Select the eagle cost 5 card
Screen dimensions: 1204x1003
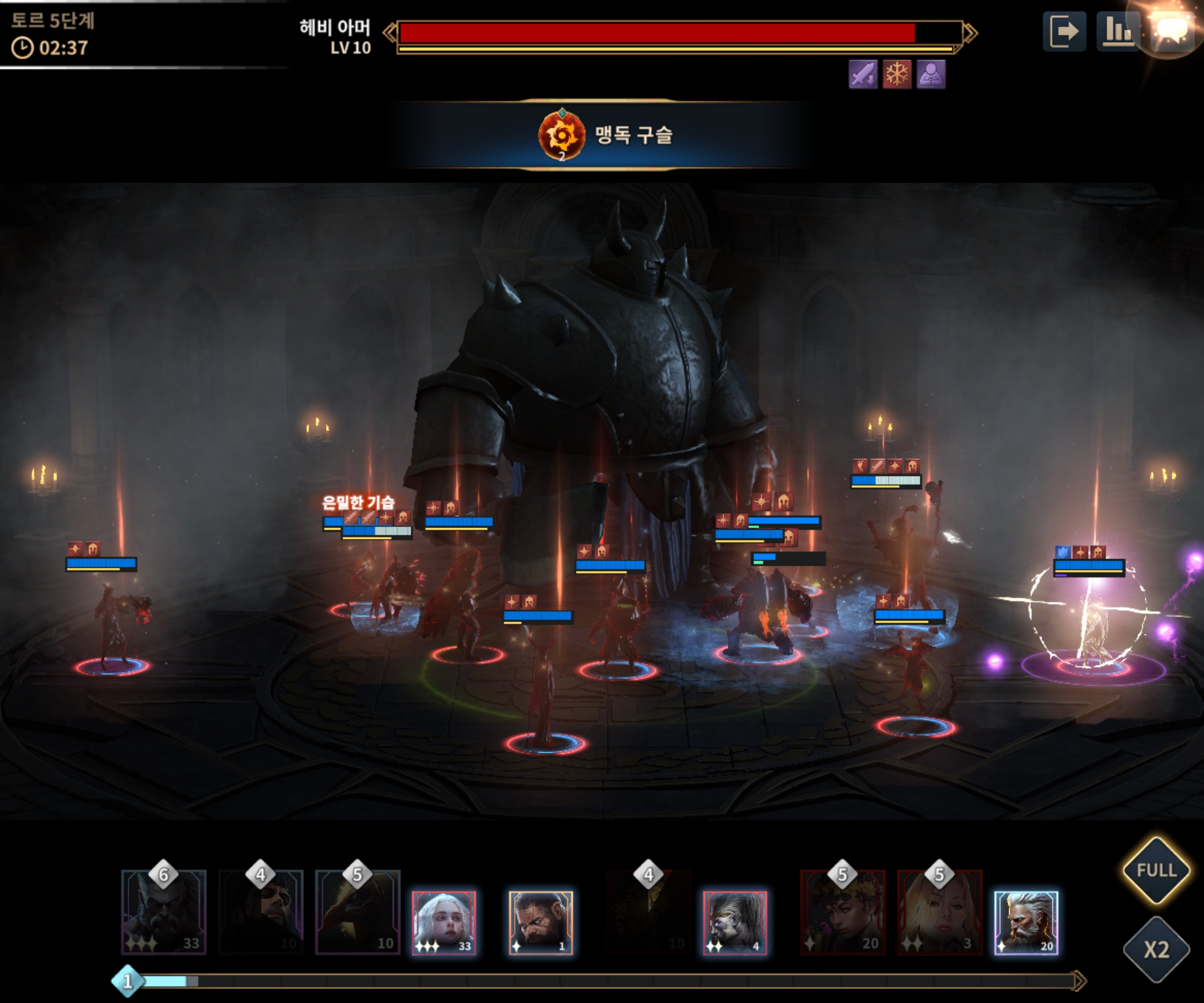[x=358, y=913]
